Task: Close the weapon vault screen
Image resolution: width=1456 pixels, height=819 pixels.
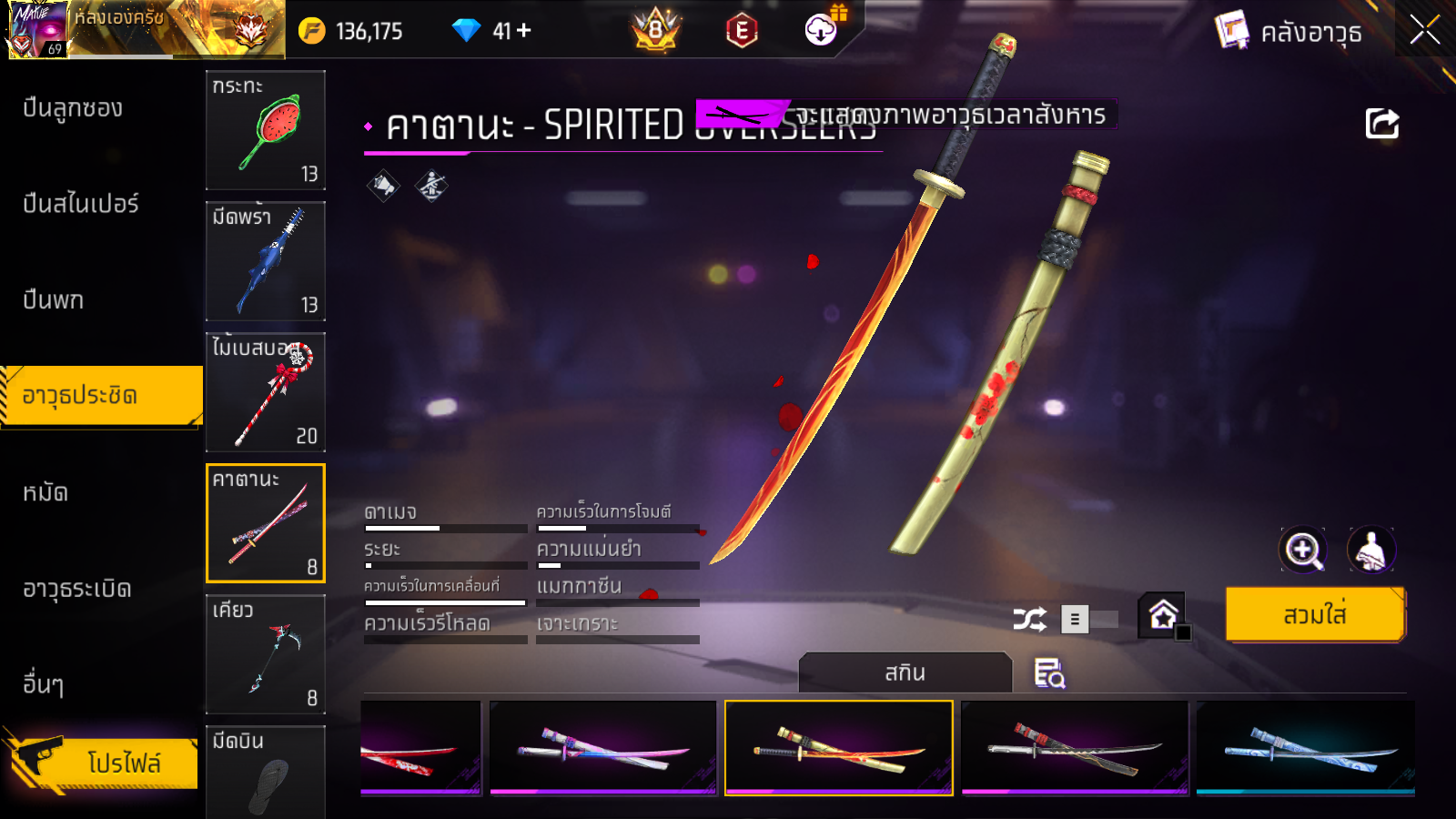Action: pyautogui.click(x=1424, y=30)
